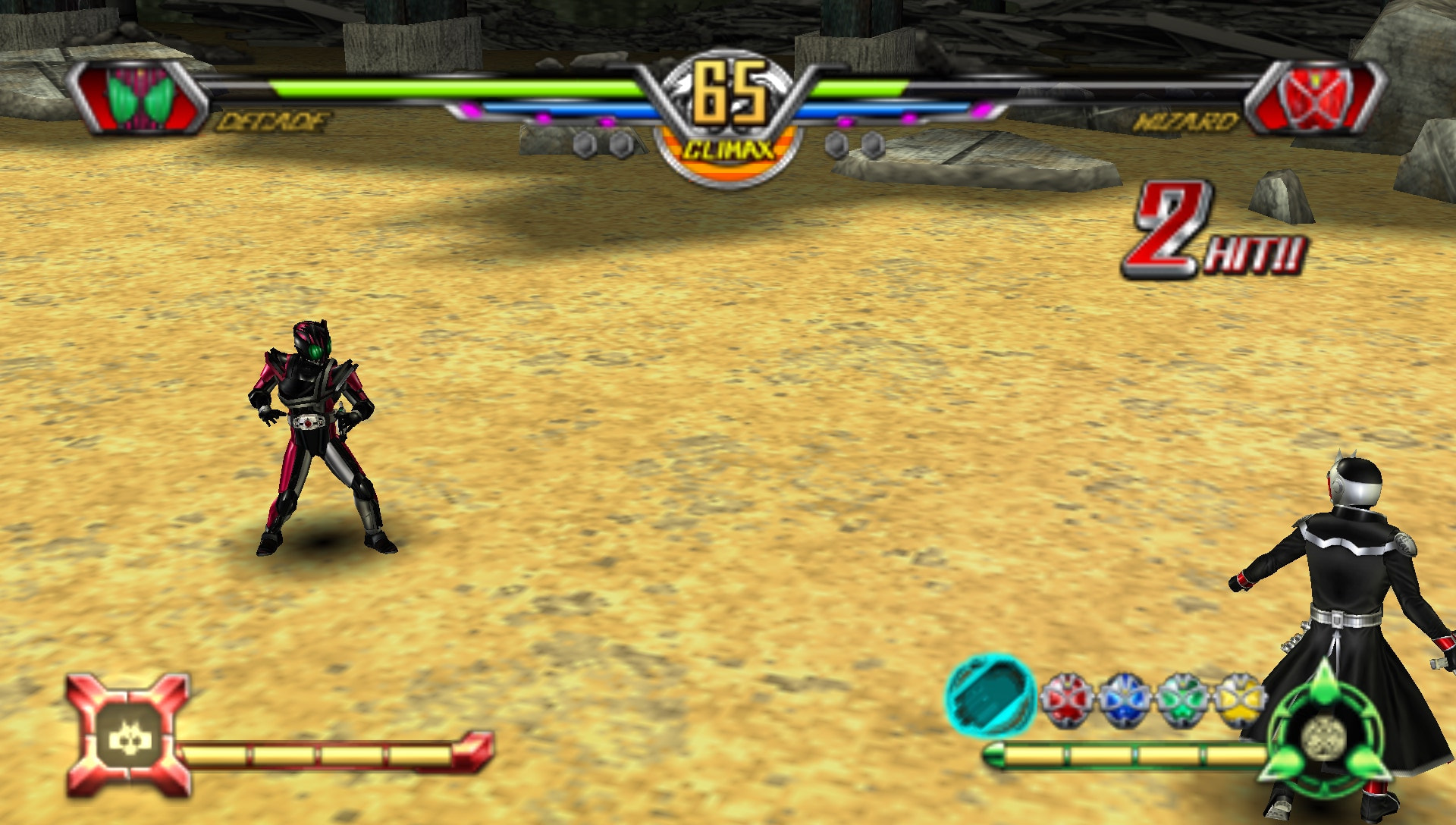Select the red Flame style ring

[x=1067, y=699]
